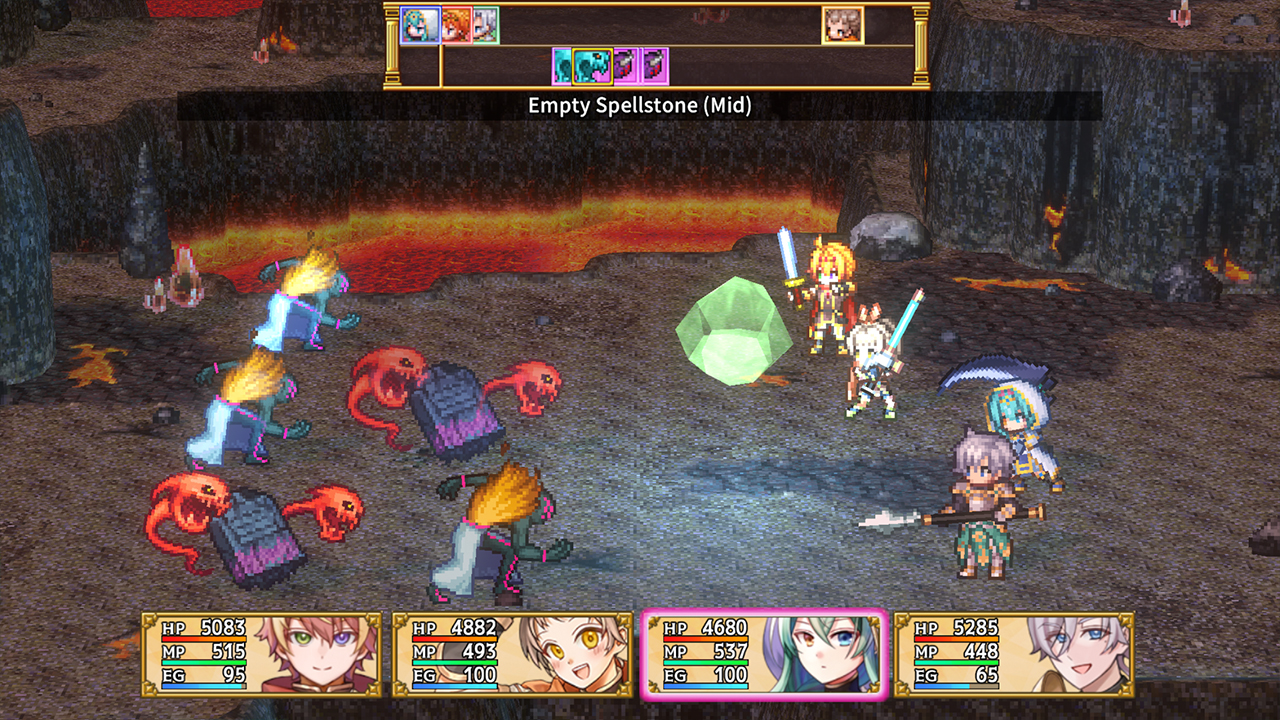Image resolution: width=1280 pixels, height=720 pixels.
Task: Click the highlighted teal-haired party member panel
Action: pyautogui.click(x=762, y=654)
